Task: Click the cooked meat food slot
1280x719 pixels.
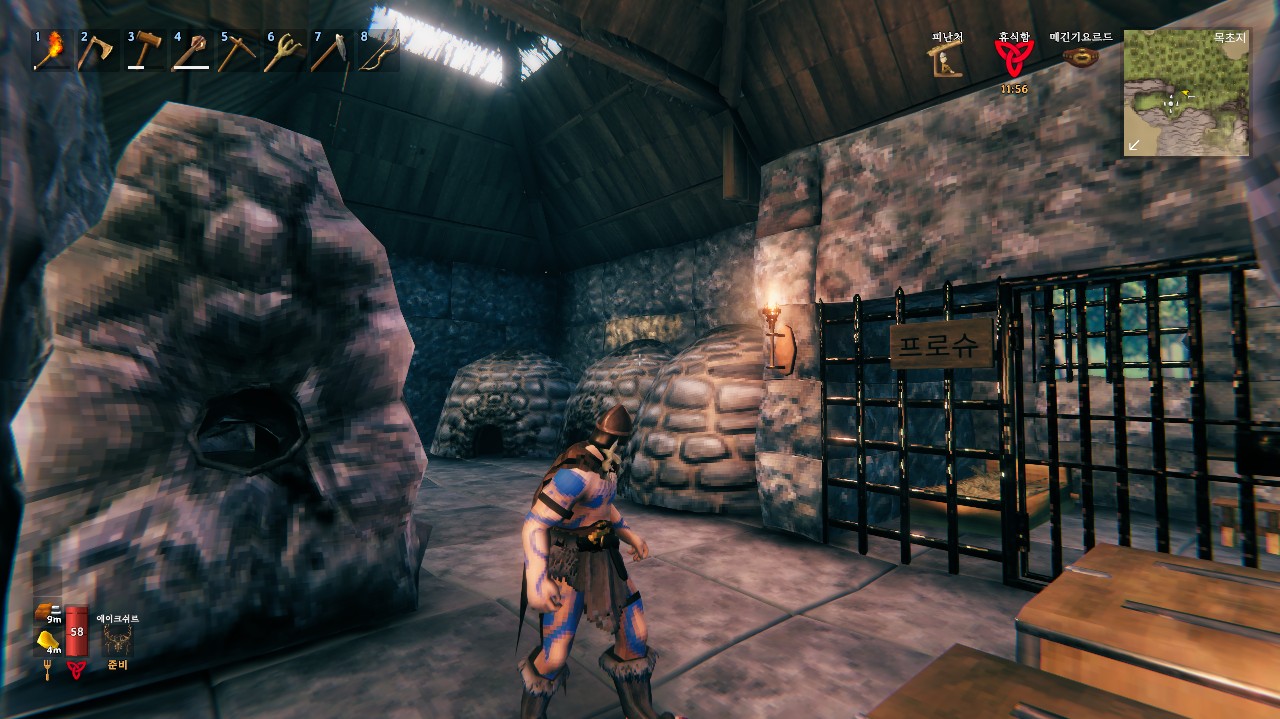Action: pos(46,610)
